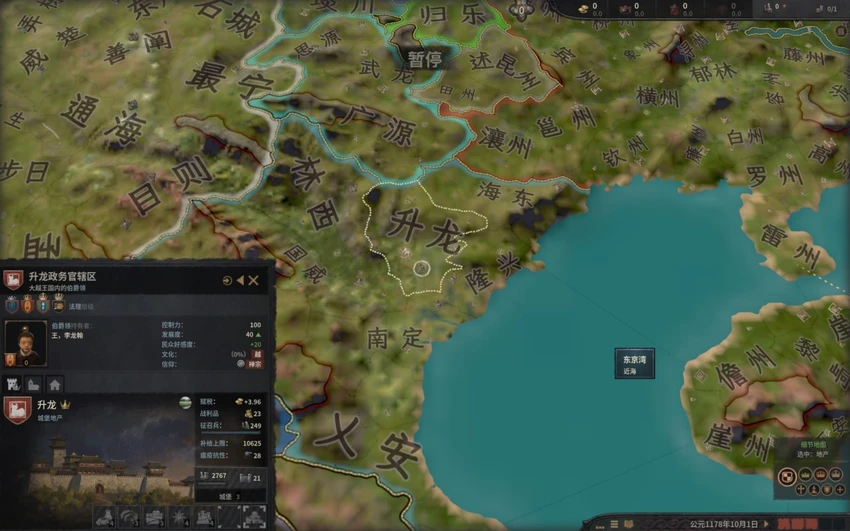850x531 pixels.
Task: Select the checkered shield map mode
Action: tap(787, 477)
